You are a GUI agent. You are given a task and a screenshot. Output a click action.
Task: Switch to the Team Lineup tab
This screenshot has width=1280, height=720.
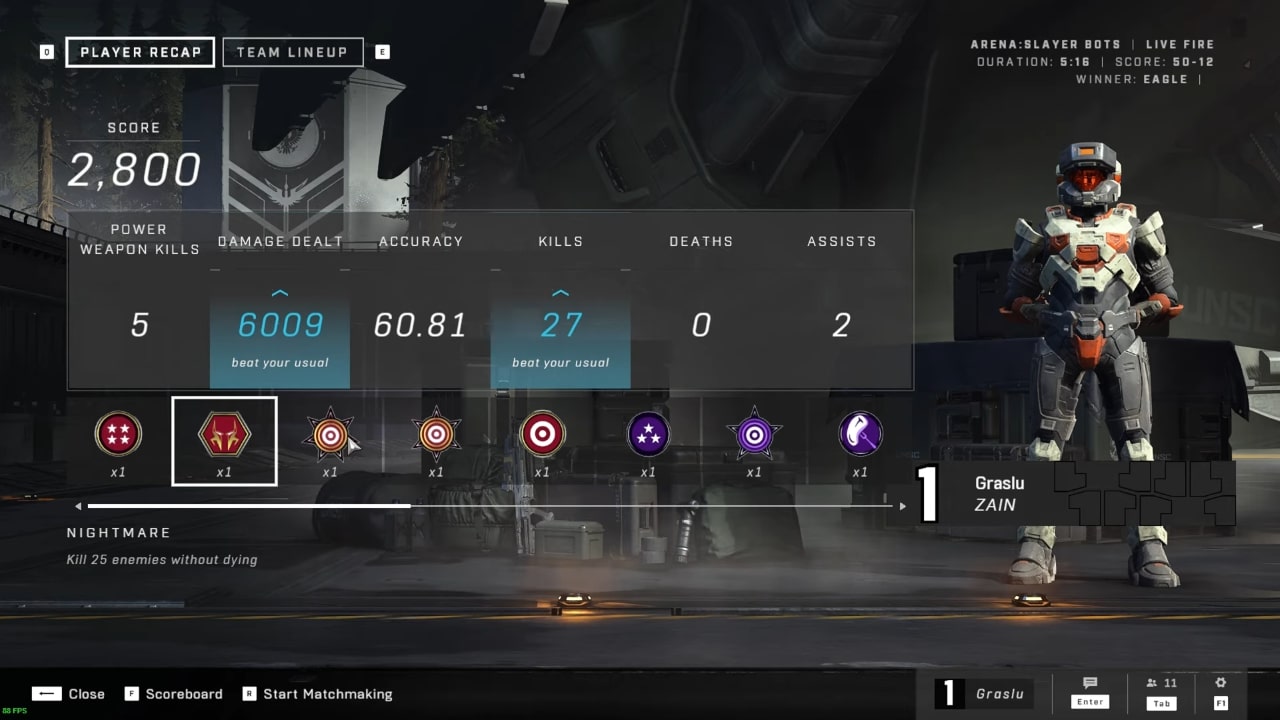click(292, 52)
